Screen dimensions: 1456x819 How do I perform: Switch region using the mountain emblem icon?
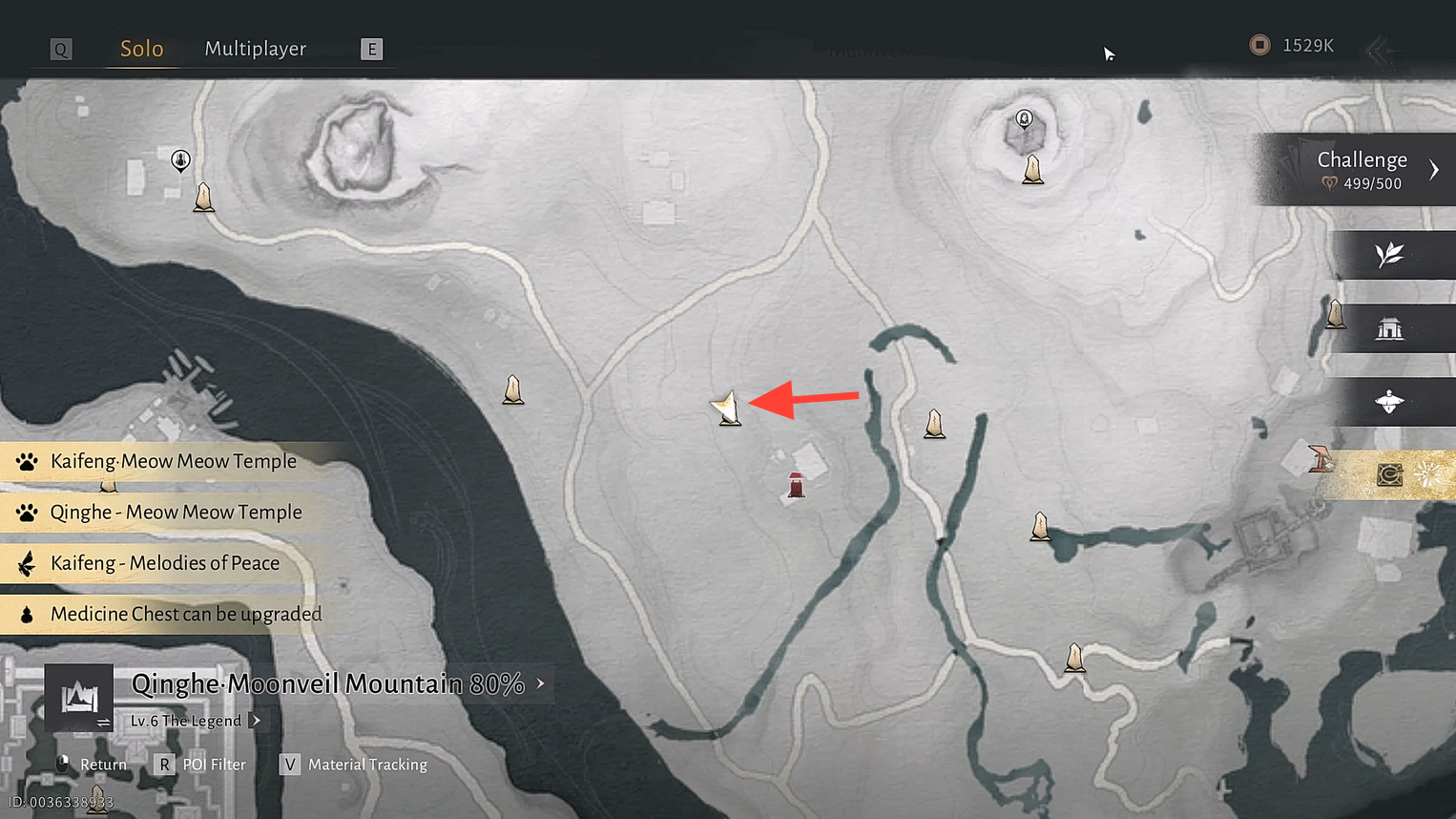[79, 698]
